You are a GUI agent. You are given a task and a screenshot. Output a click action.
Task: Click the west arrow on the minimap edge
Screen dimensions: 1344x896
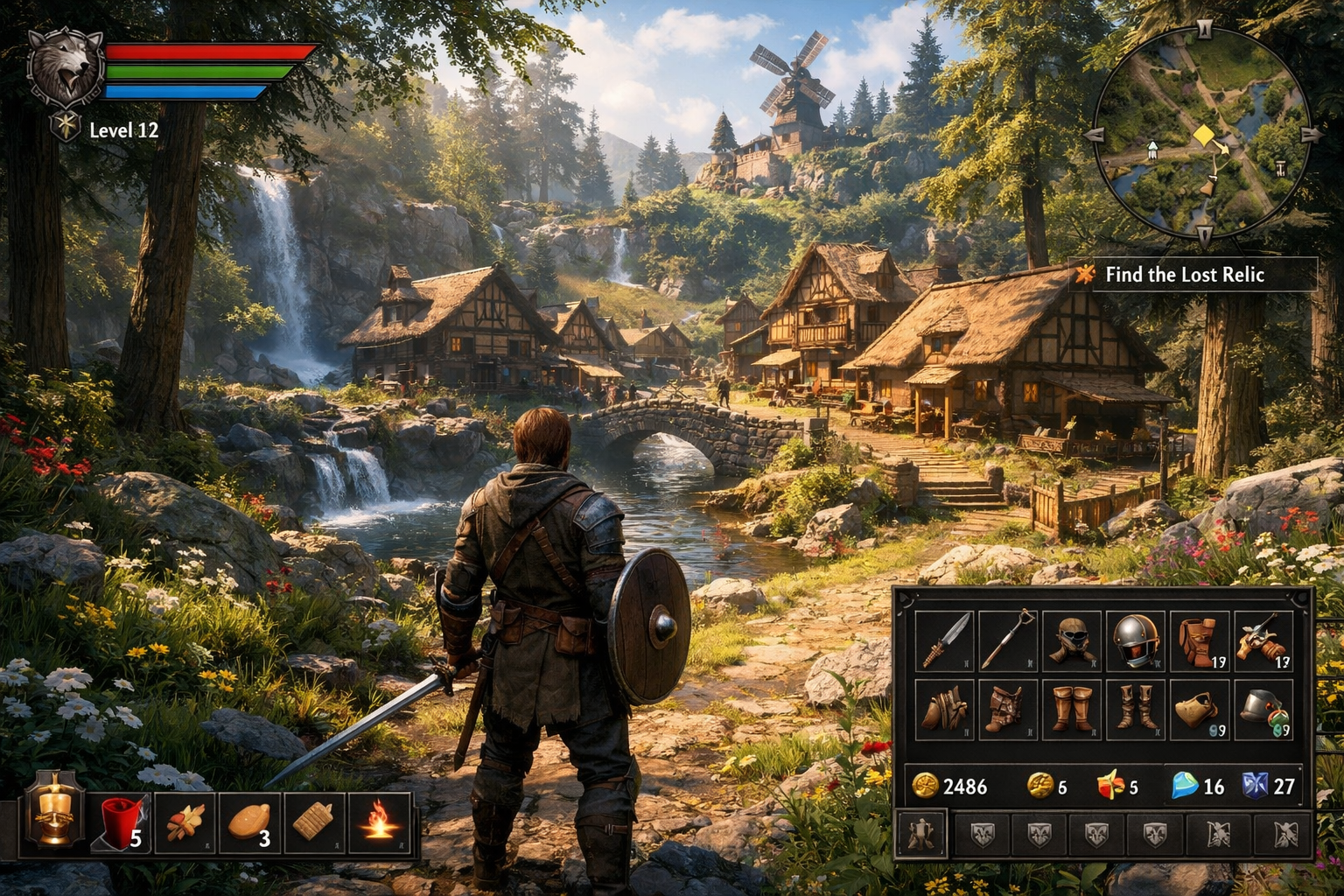click(x=1095, y=136)
